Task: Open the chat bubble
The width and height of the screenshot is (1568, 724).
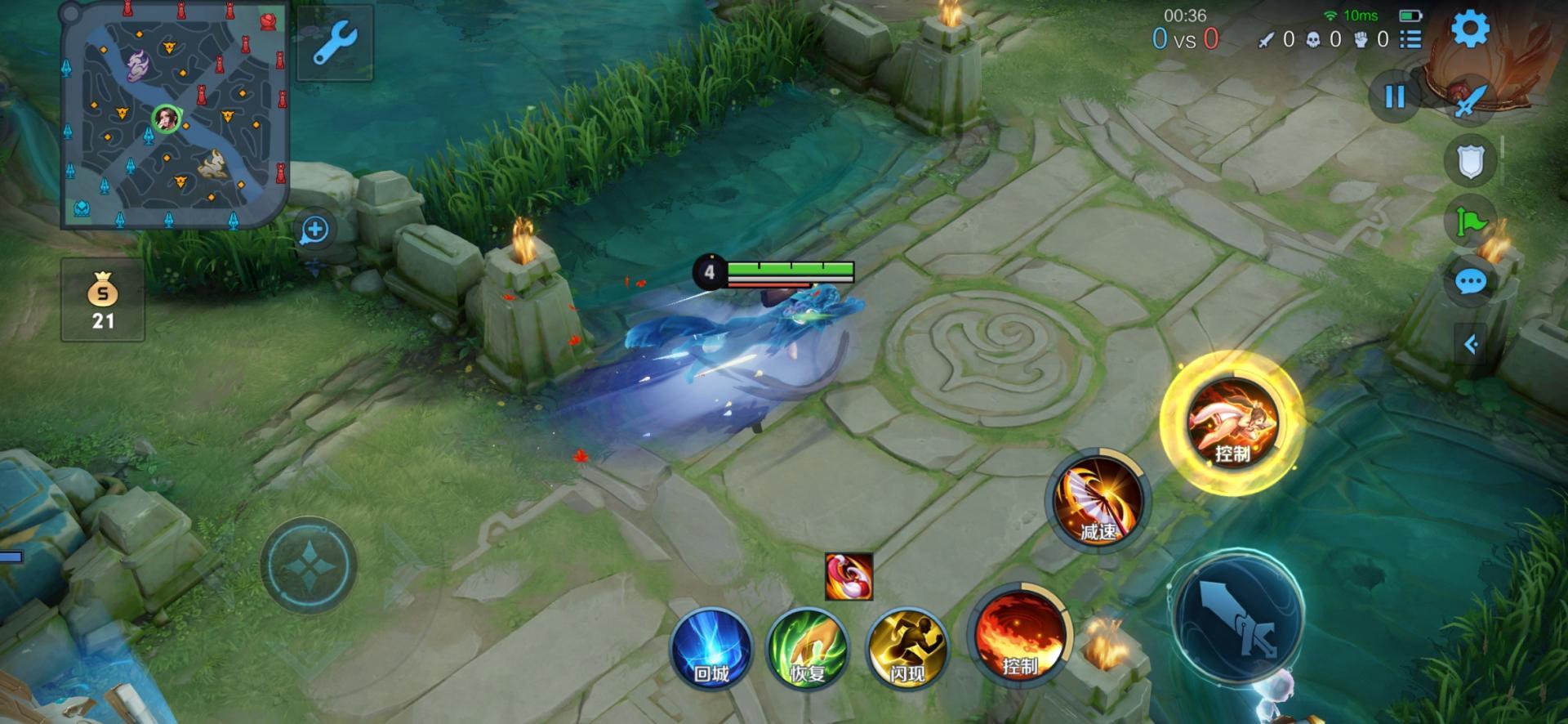Action: (x=1470, y=283)
